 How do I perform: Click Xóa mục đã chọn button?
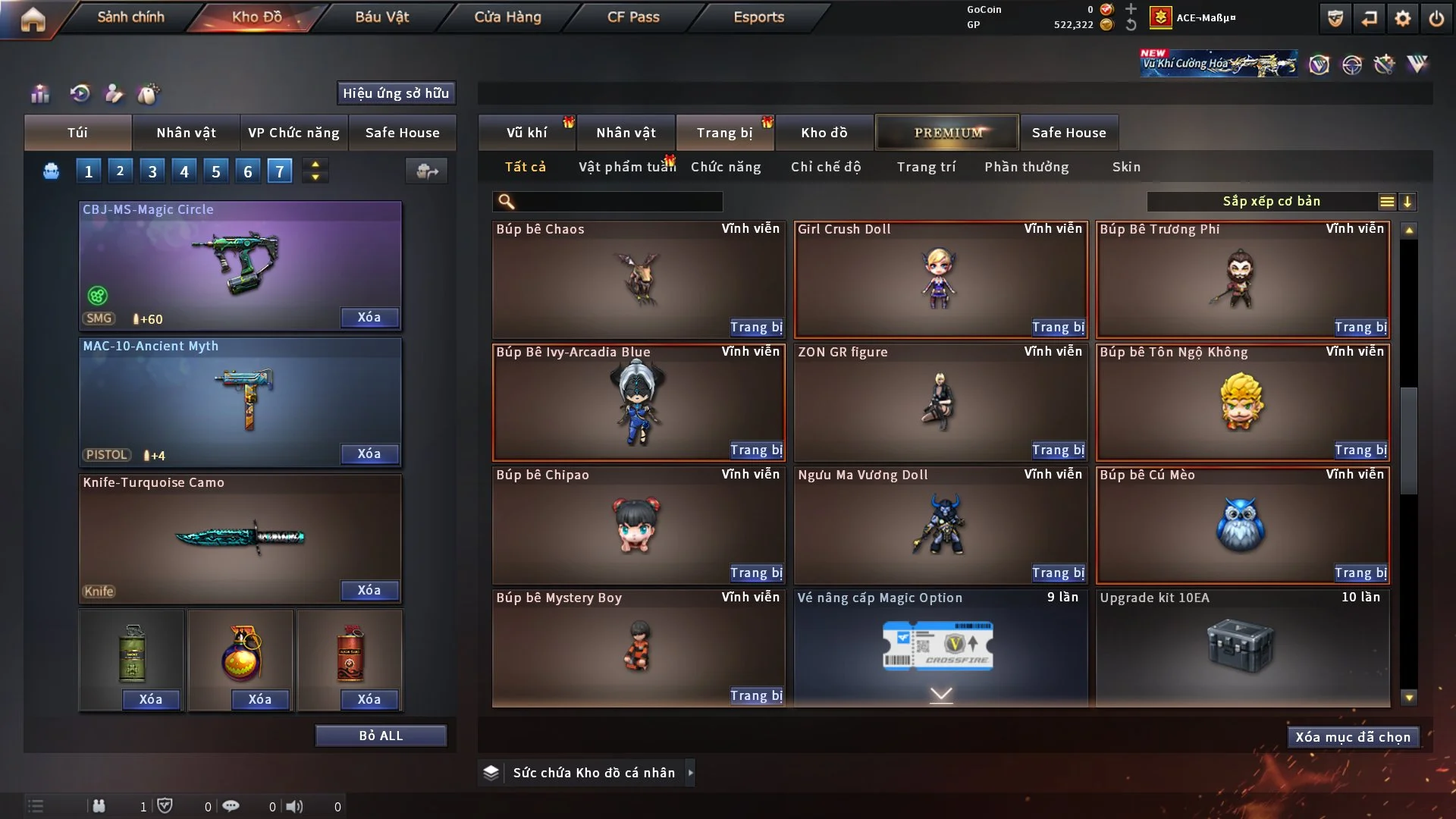point(1353,737)
